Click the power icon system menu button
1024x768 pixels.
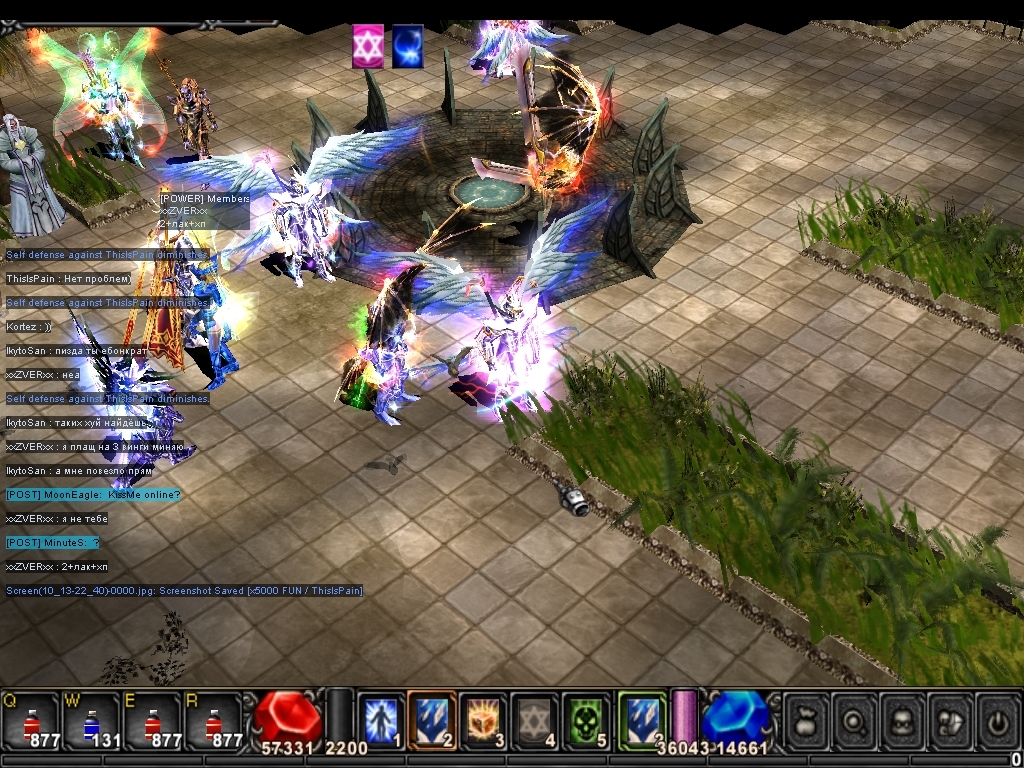[x=998, y=719]
